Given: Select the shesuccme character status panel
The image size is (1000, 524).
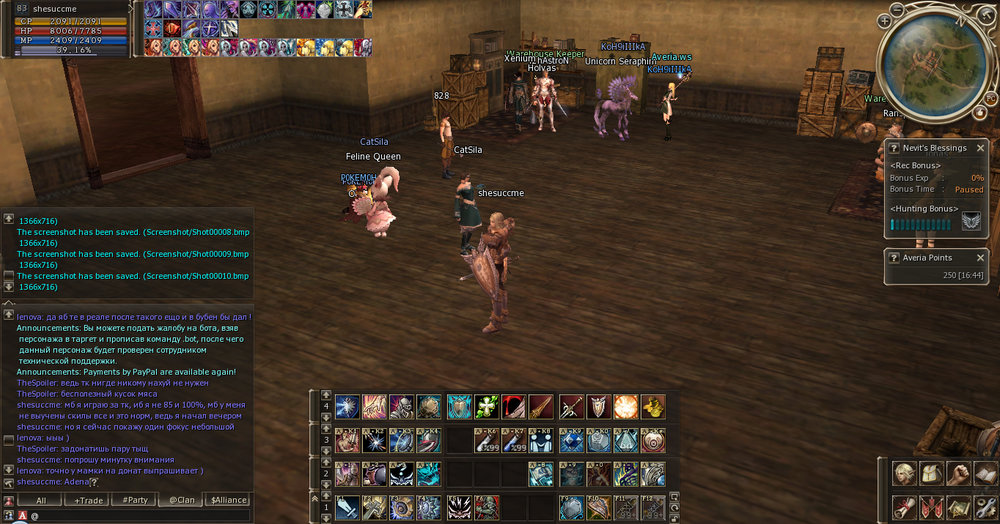Looking at the screenshot, I should click(65, 28).
